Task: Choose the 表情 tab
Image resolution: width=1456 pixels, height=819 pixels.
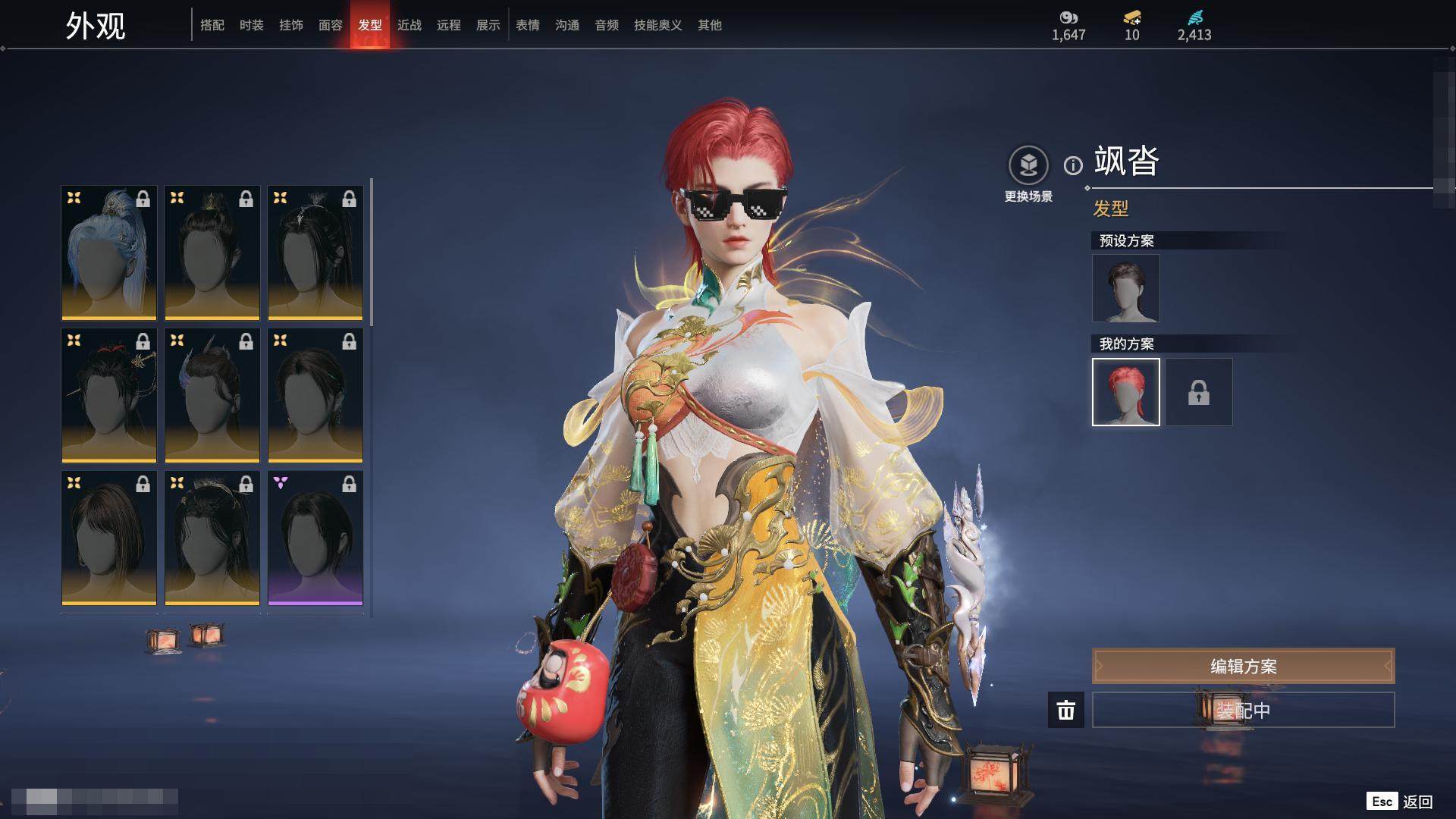Action: 528,25
